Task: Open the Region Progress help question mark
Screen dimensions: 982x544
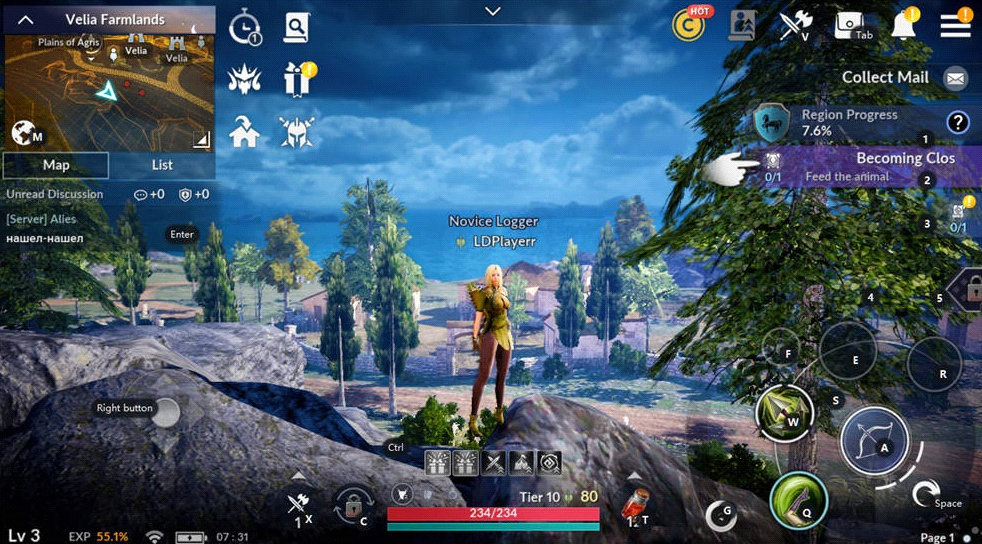Action: coord(957,123)
